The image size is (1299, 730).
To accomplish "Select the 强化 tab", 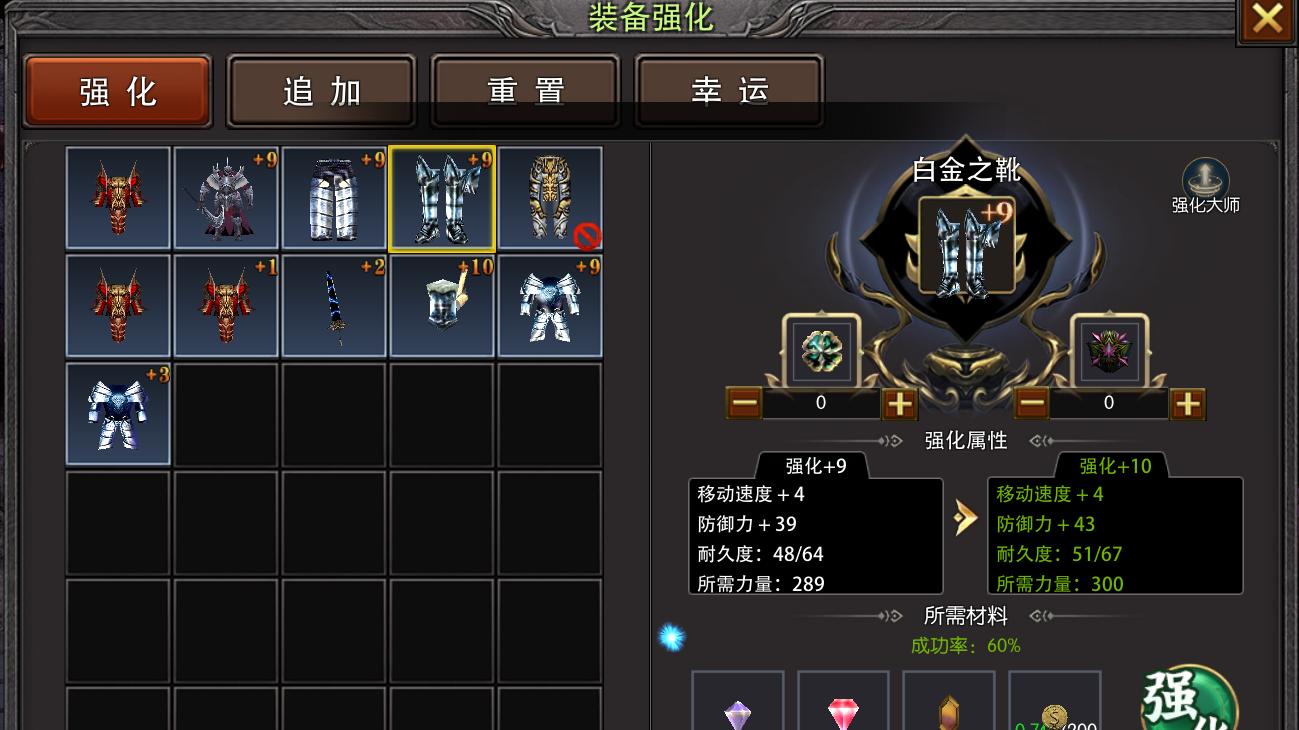I will (117, 89).
